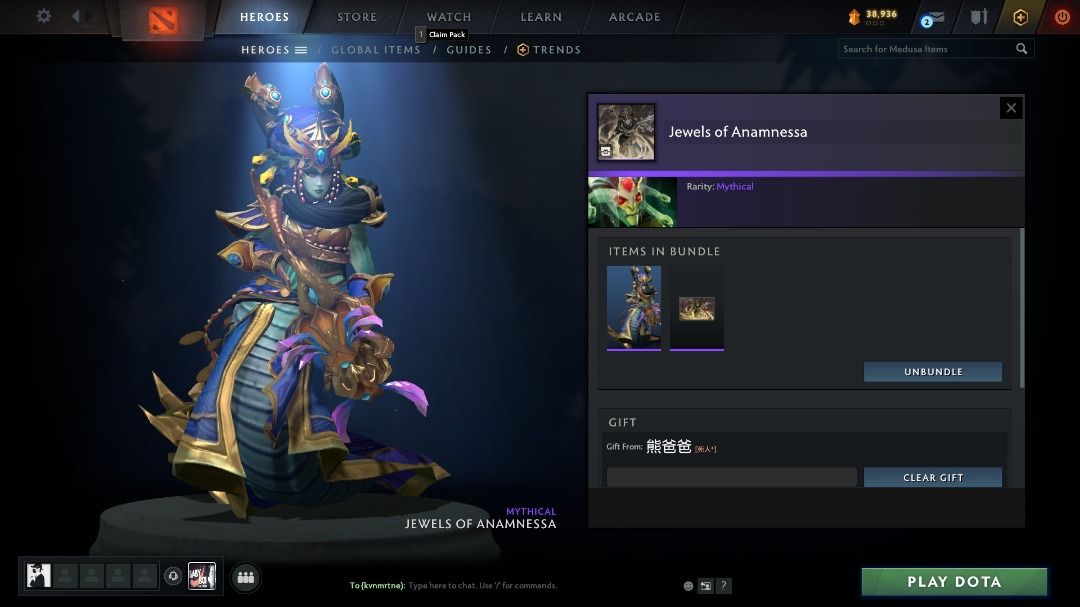Clear the gift message
The width and height of the screenshot is (1080, 607).
pos(933,477)
